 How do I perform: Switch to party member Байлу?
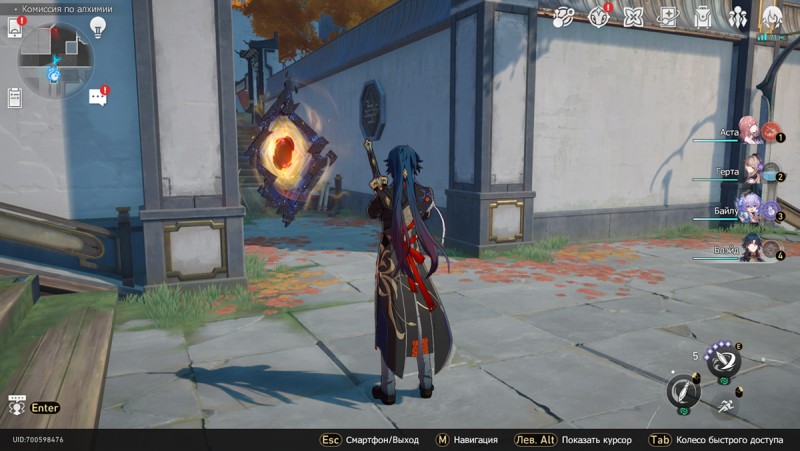coord(752,212)
